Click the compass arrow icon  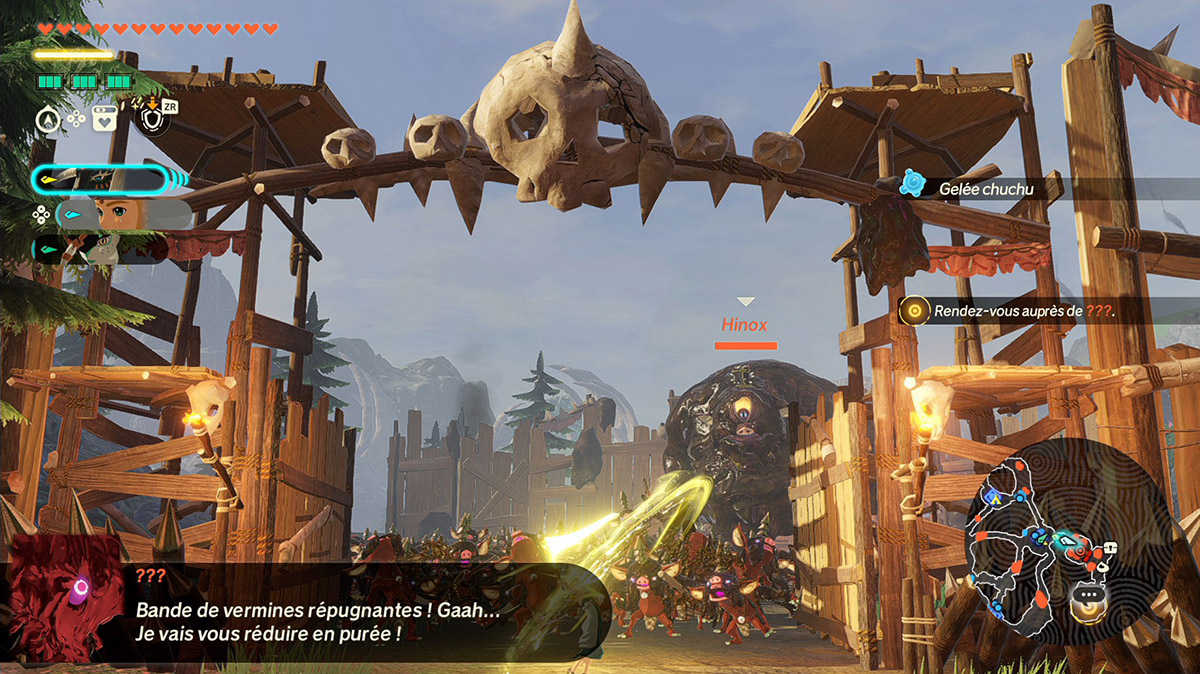click(x=47, y=119)
